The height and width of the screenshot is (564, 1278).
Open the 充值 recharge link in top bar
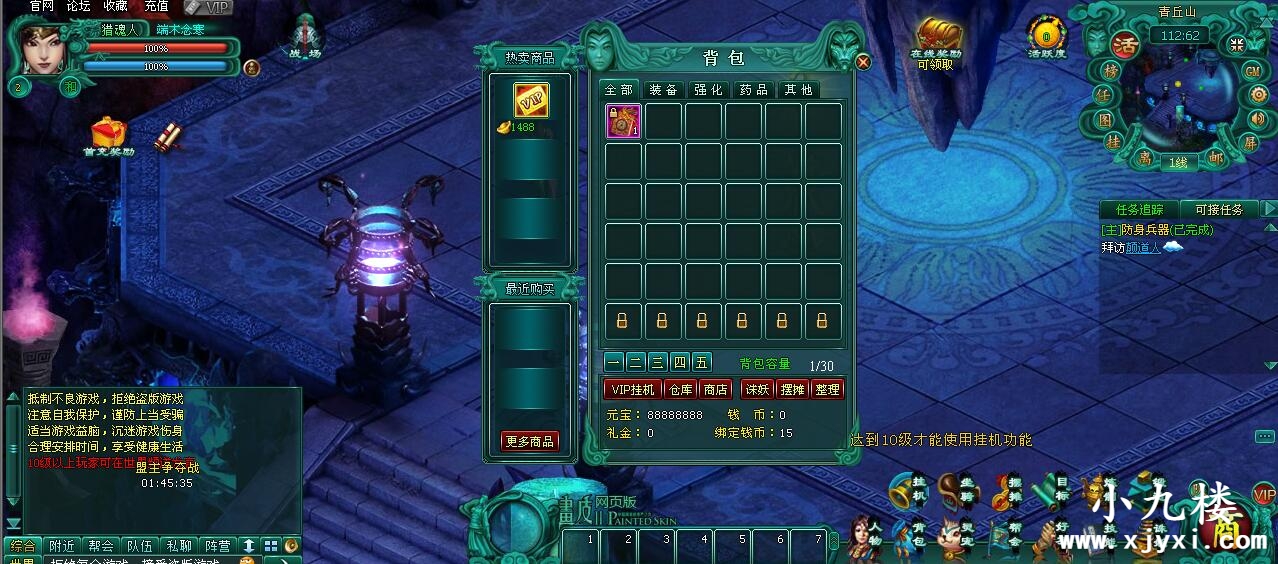pos(156,6)
